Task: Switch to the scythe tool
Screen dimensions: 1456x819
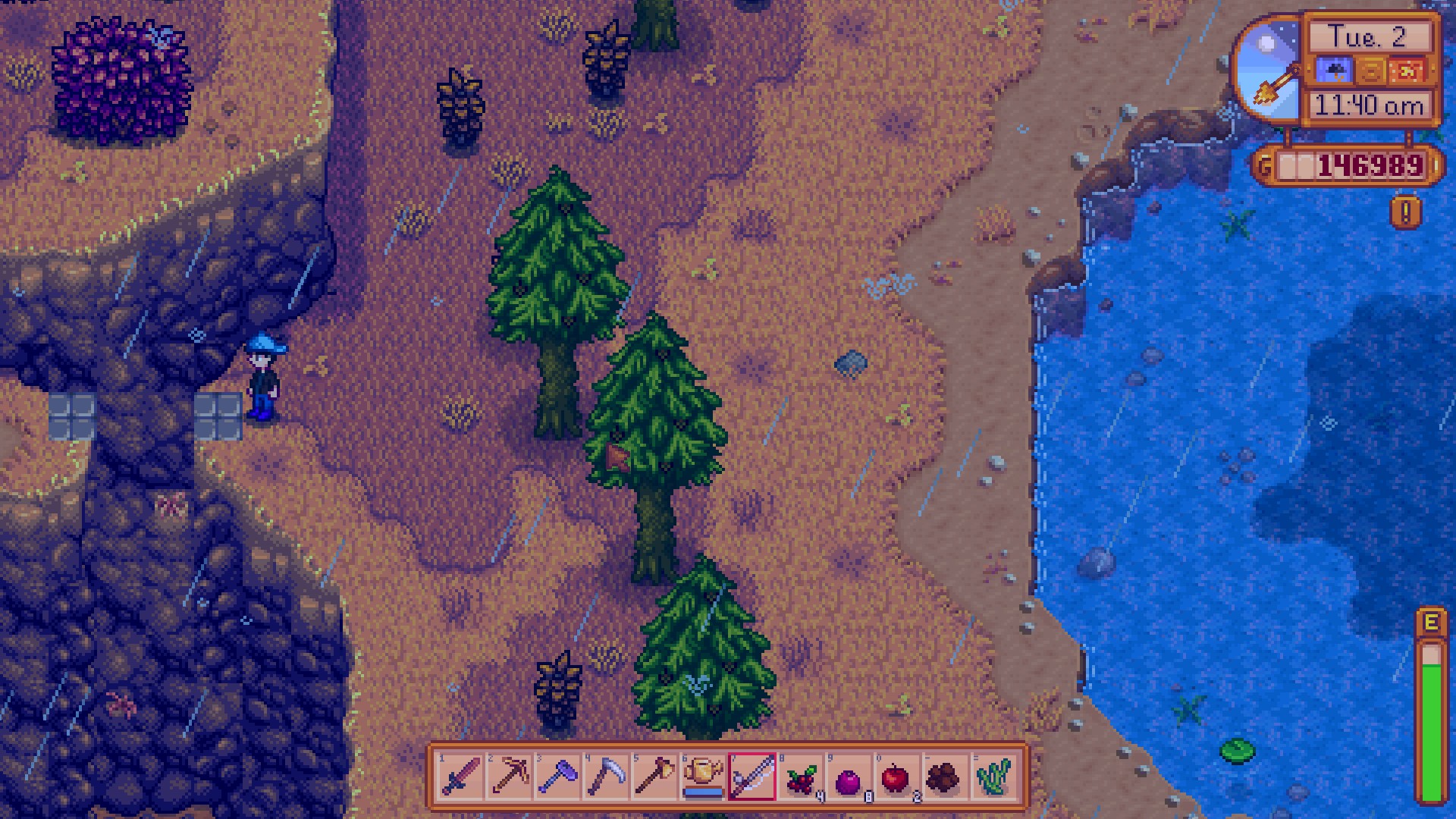Action: [607, 777]
